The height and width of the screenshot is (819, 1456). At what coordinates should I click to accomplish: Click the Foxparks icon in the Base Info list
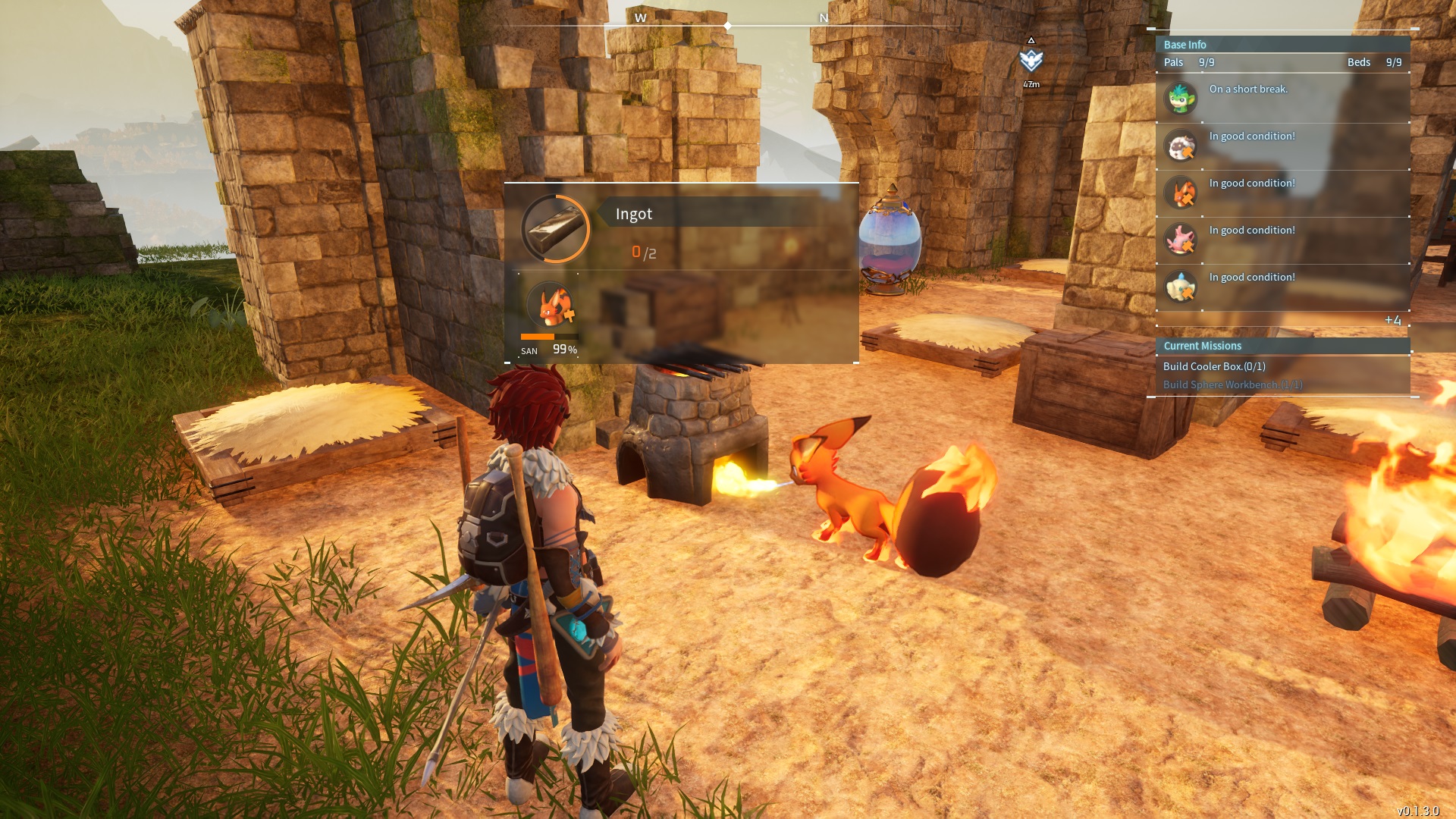pos(1181,193)
